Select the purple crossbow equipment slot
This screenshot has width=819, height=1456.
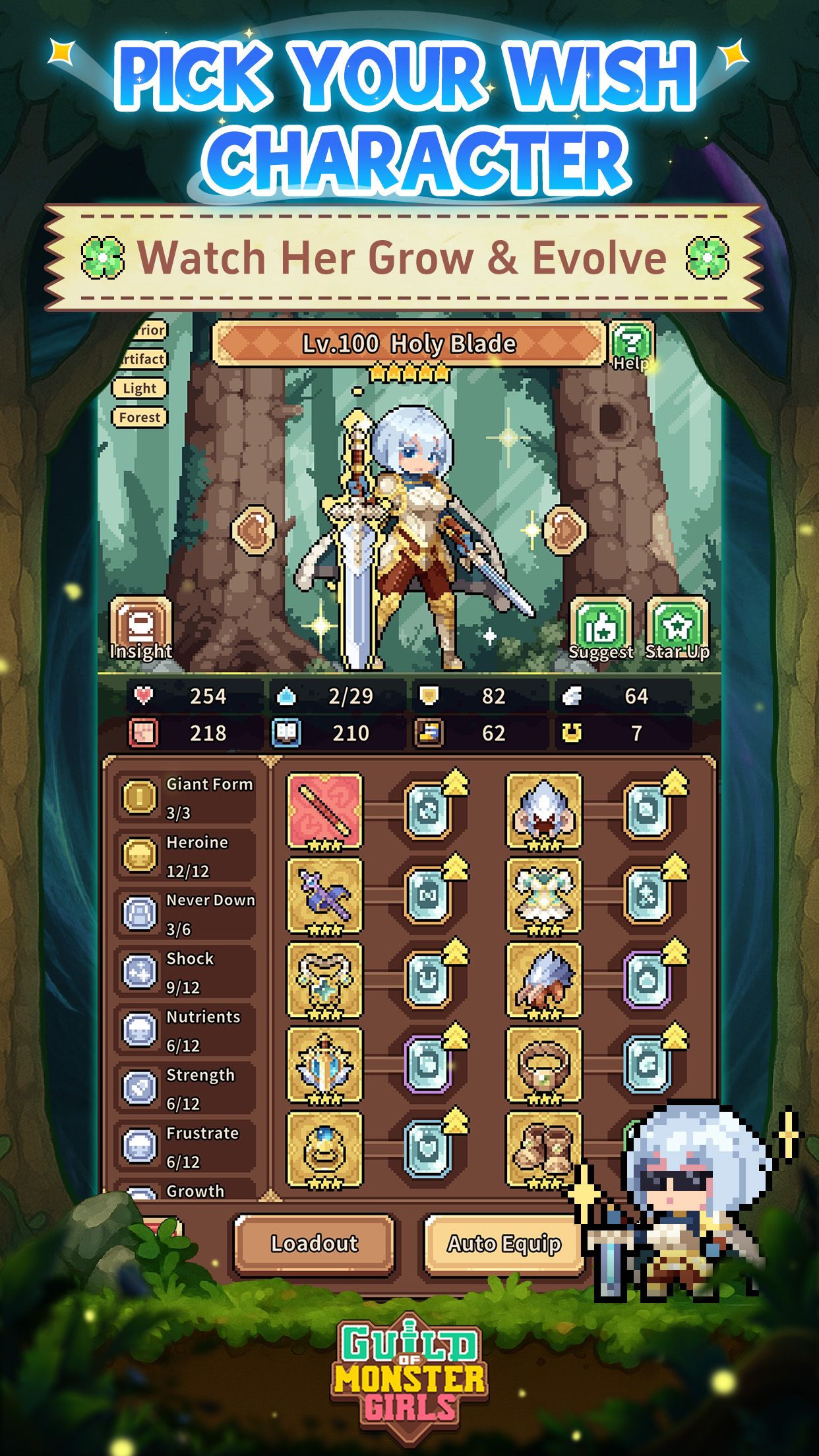pos(324,895)
